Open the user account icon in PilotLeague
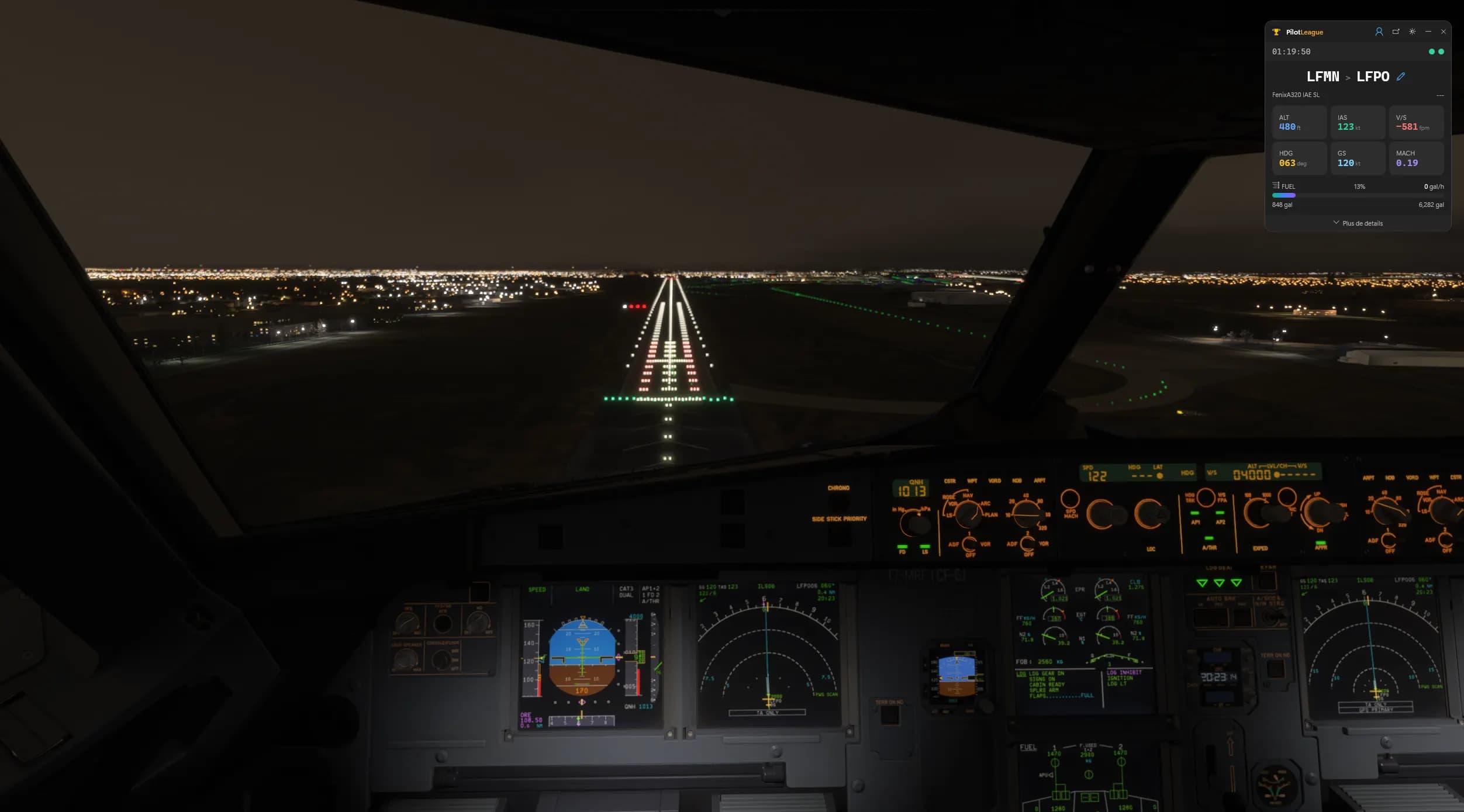The image size is (1464, 812). tap(1380, 32)
